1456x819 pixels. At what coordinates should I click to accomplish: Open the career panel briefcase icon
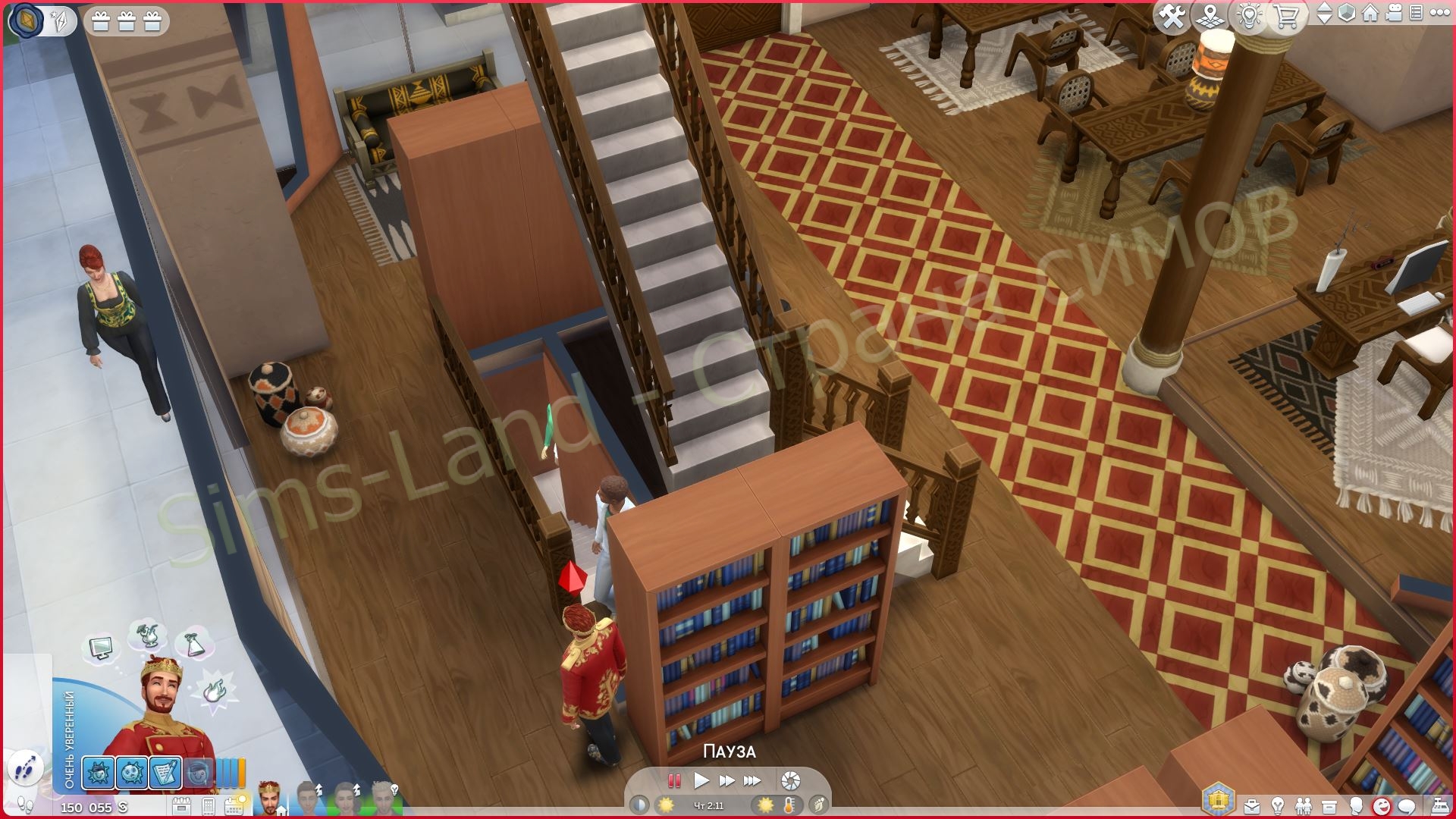tap(1253, 805)
